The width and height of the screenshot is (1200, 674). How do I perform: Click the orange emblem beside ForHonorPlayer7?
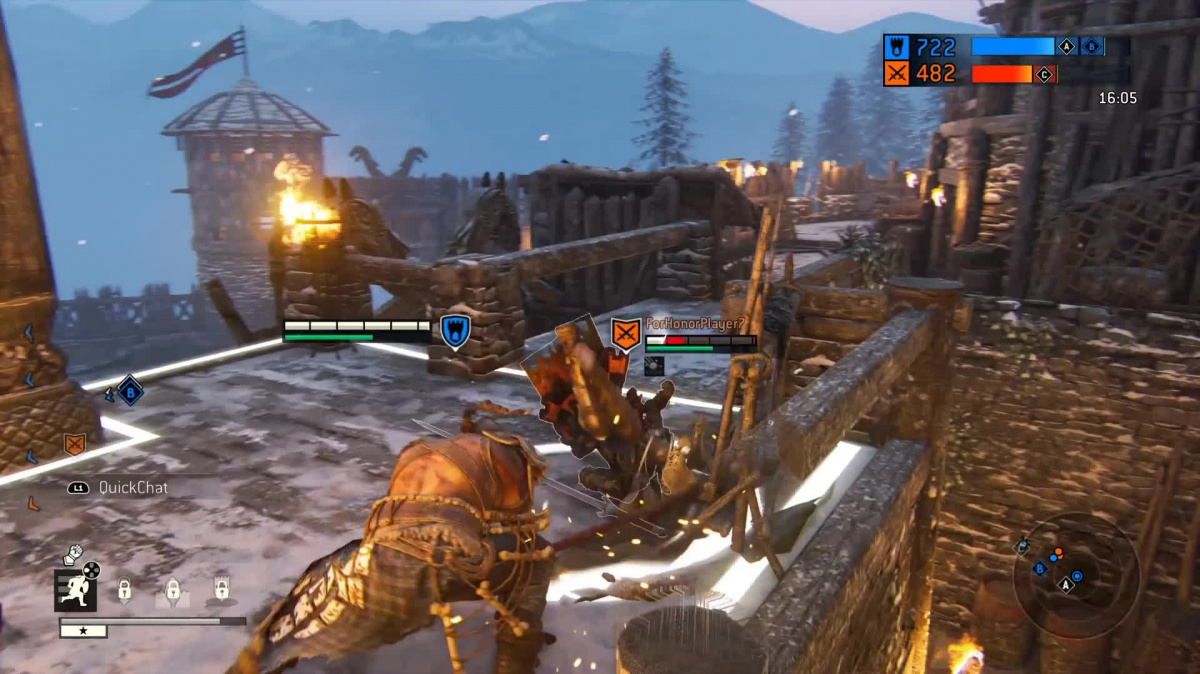[626, 334]
